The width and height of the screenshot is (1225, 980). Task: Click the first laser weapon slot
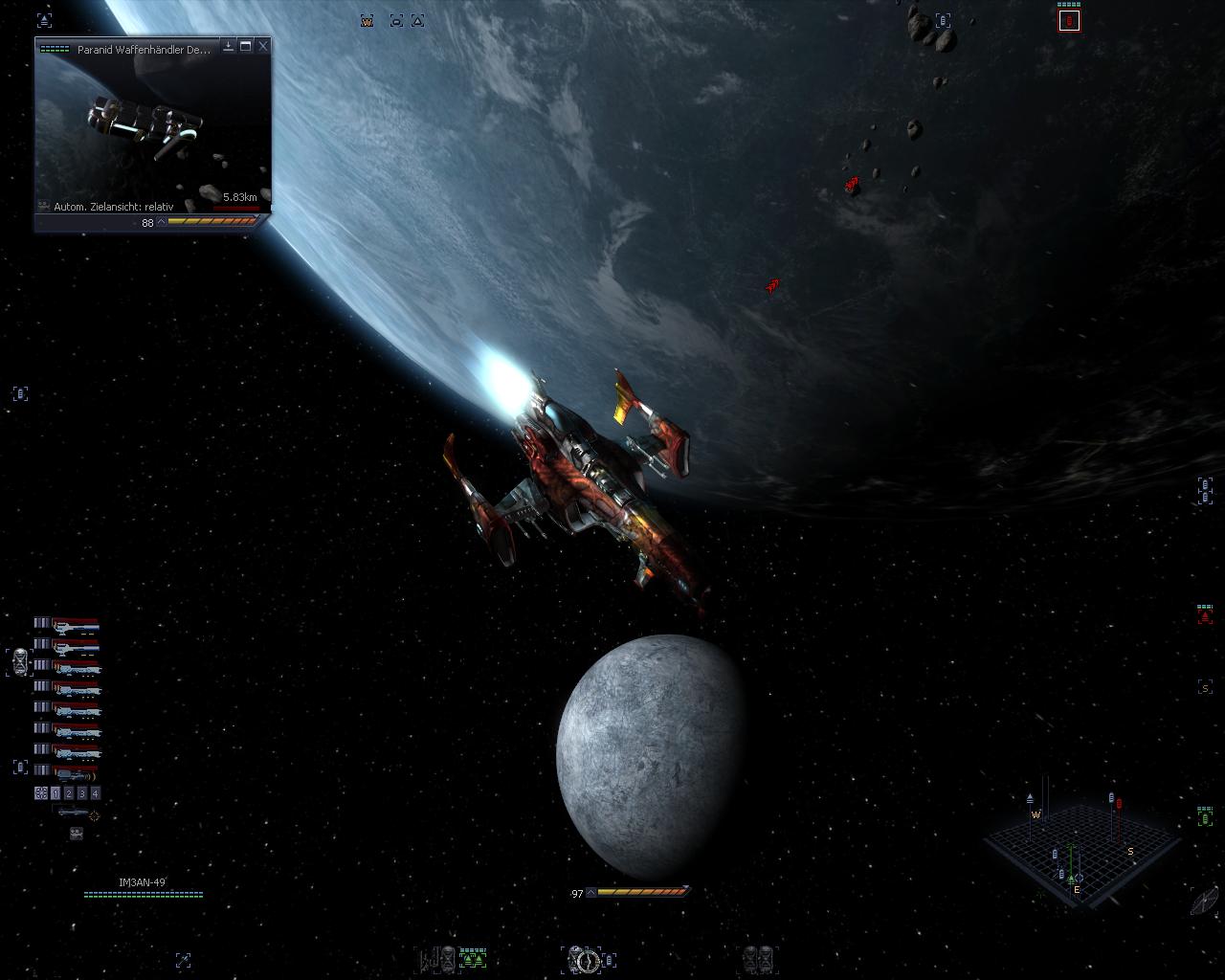[x=76, y=625]
